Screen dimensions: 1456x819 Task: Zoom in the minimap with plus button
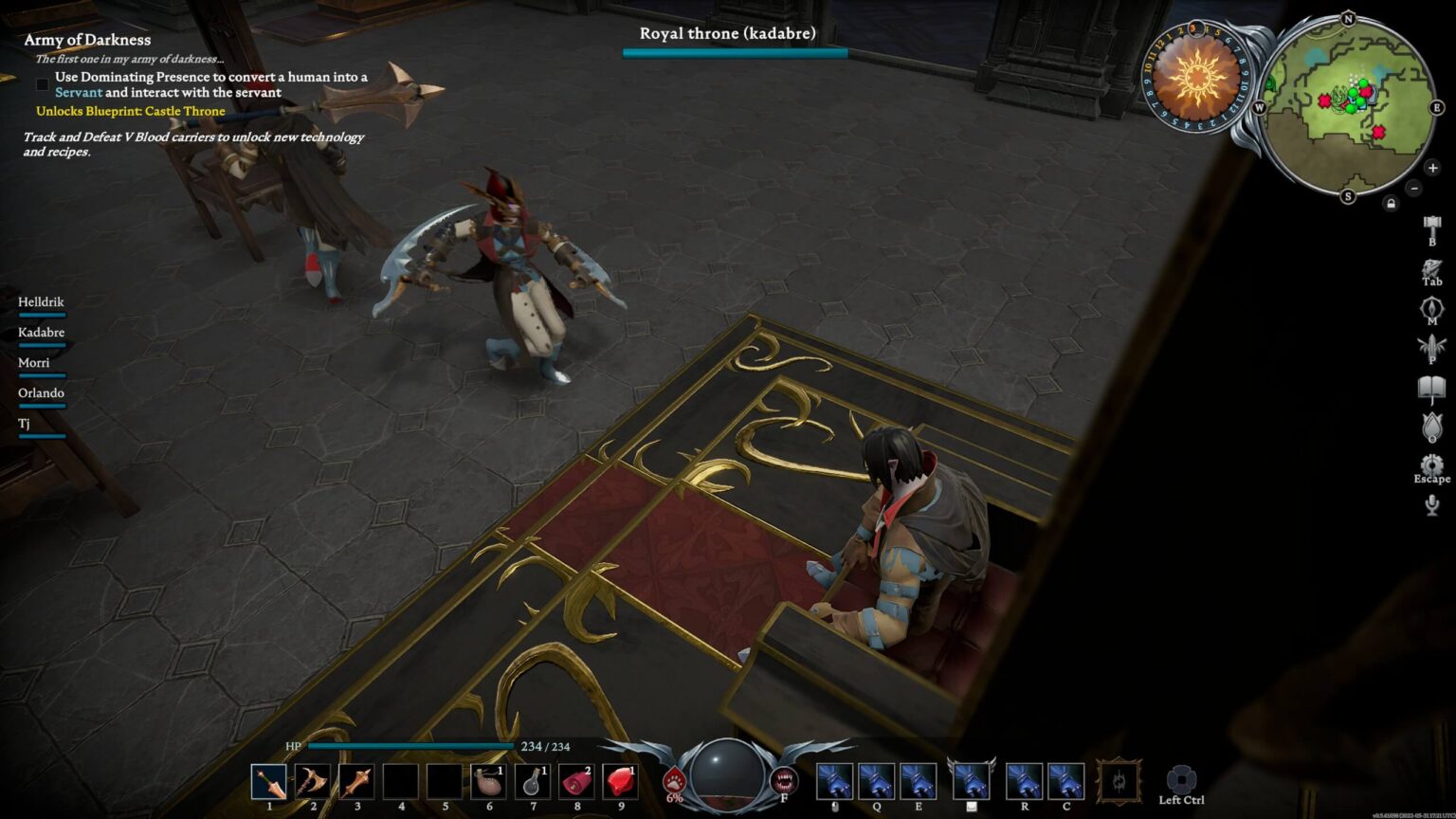(x=1432, y=169)
